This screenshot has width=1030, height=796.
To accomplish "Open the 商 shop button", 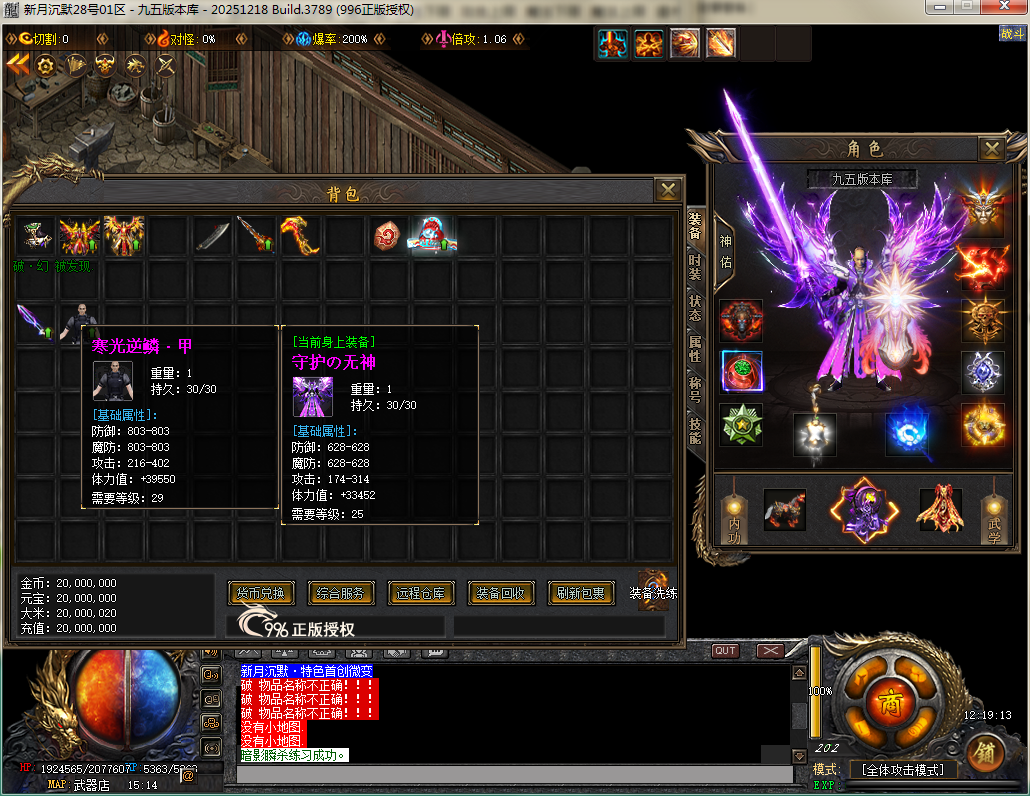I will [890, 704].
